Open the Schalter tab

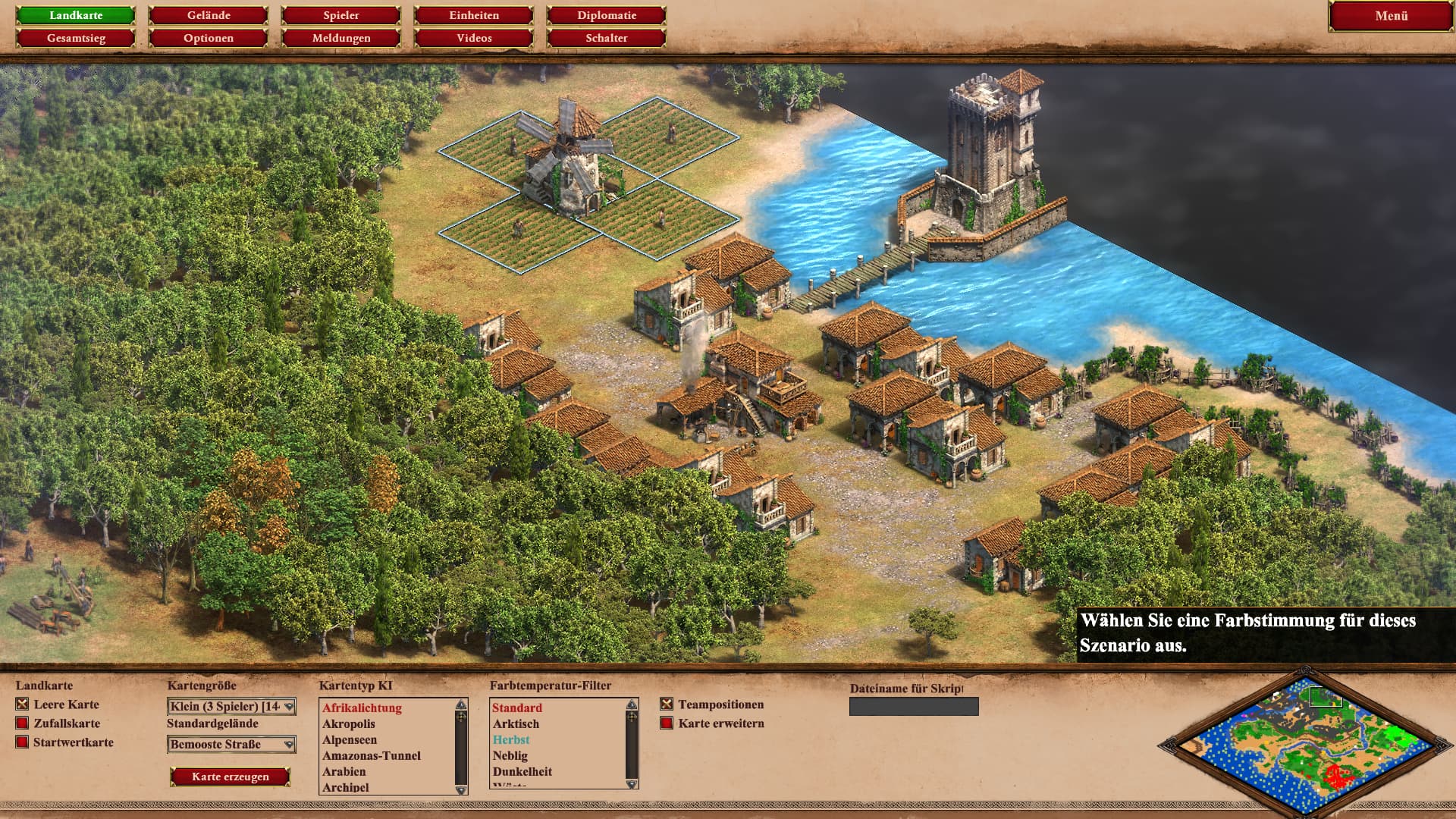[607, 38]
